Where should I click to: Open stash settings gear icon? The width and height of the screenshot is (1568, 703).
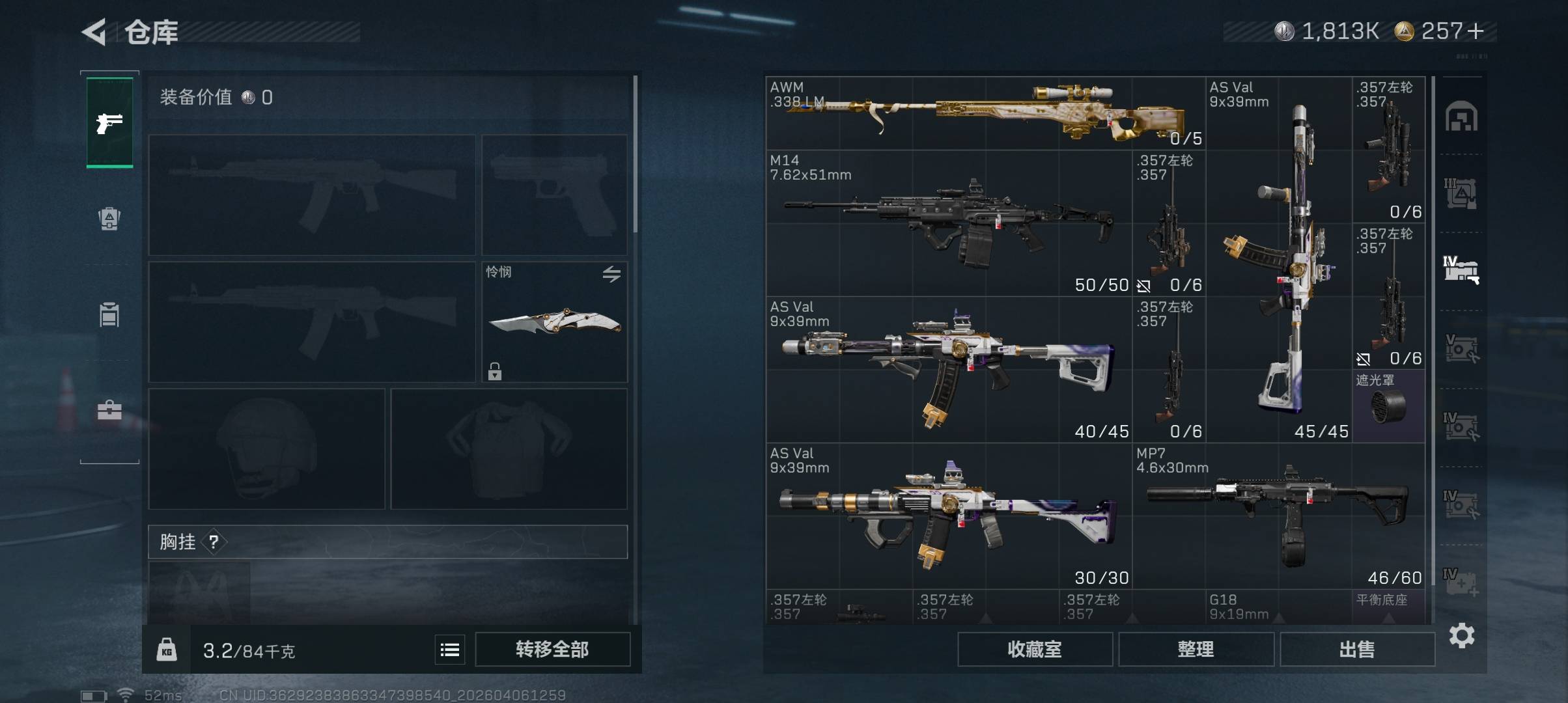point(1462,635)
